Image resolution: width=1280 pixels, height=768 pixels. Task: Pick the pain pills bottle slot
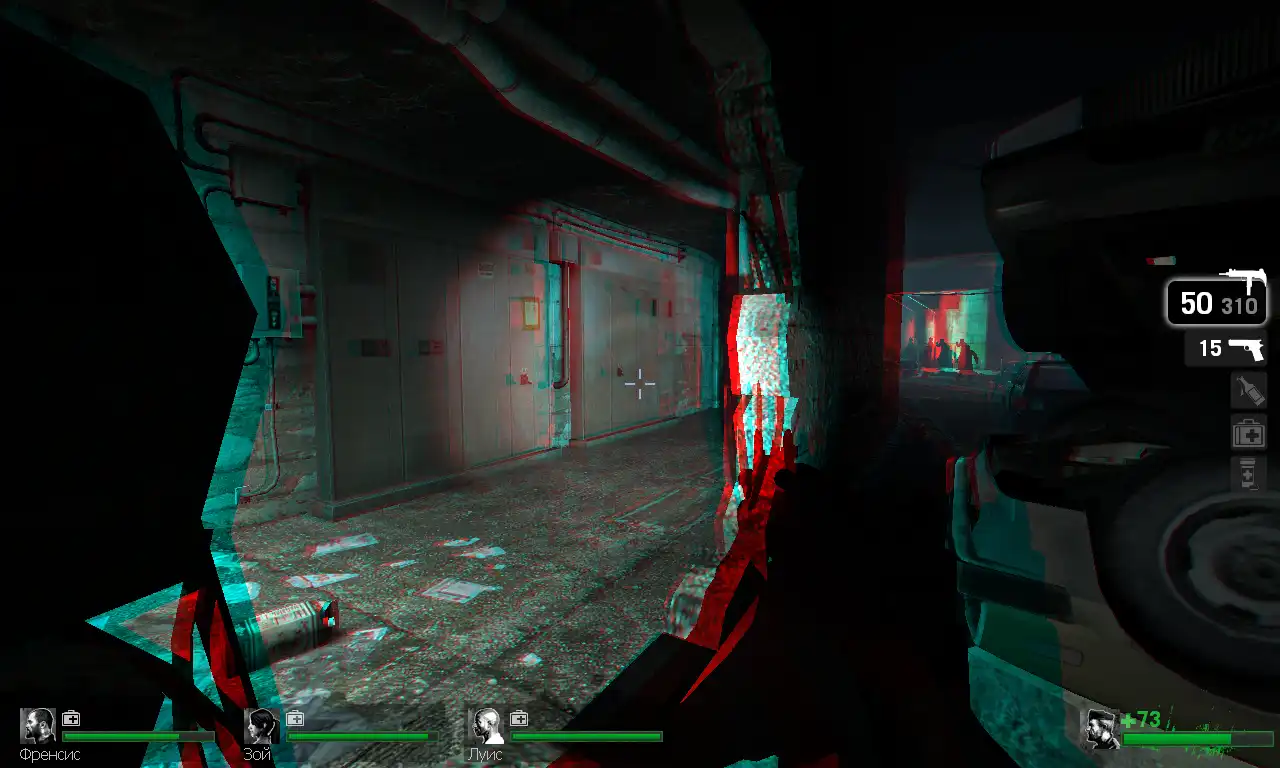coord(1249,473)
